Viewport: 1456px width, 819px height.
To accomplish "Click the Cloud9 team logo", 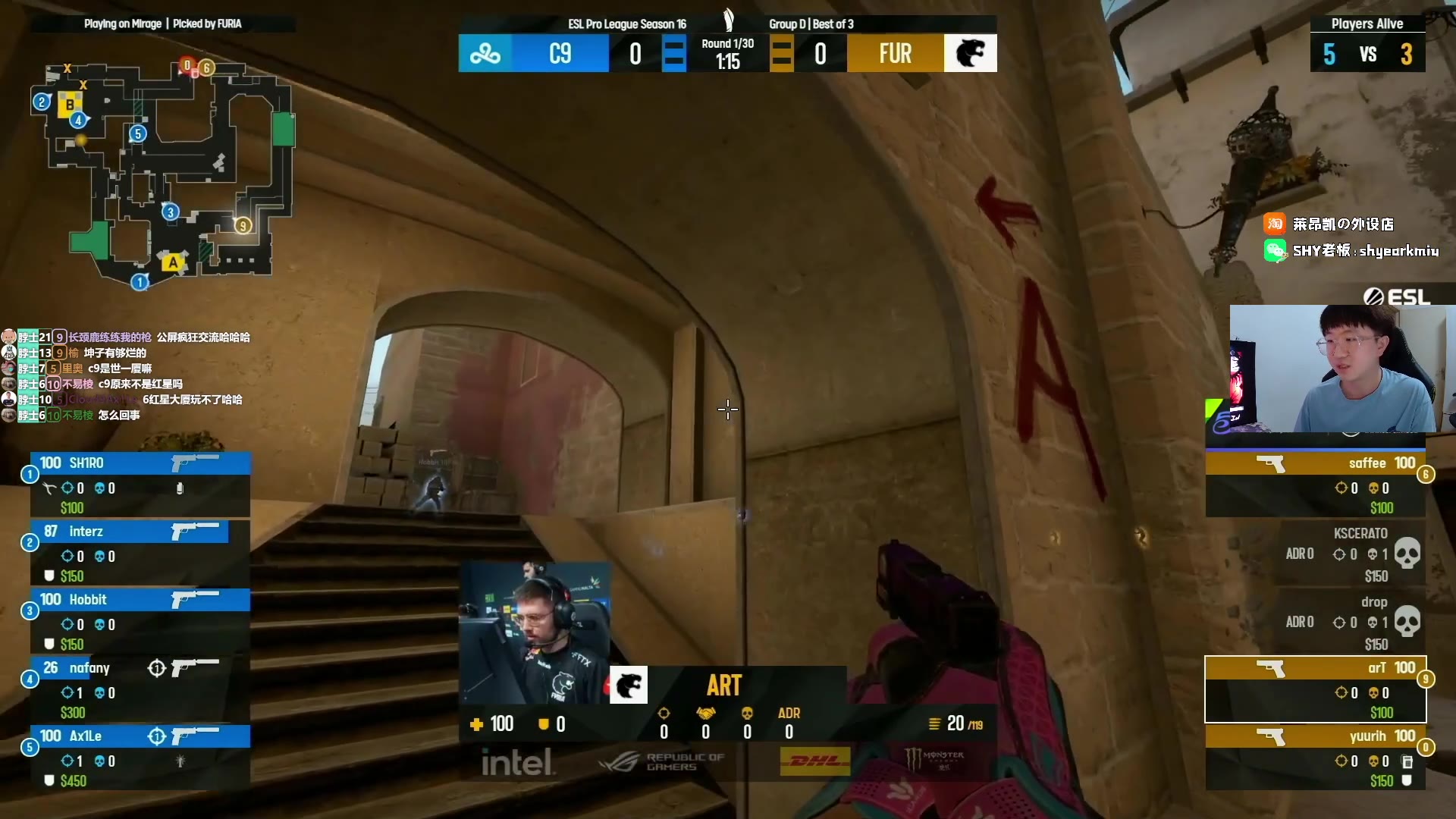I will click(x=485, y=53).
